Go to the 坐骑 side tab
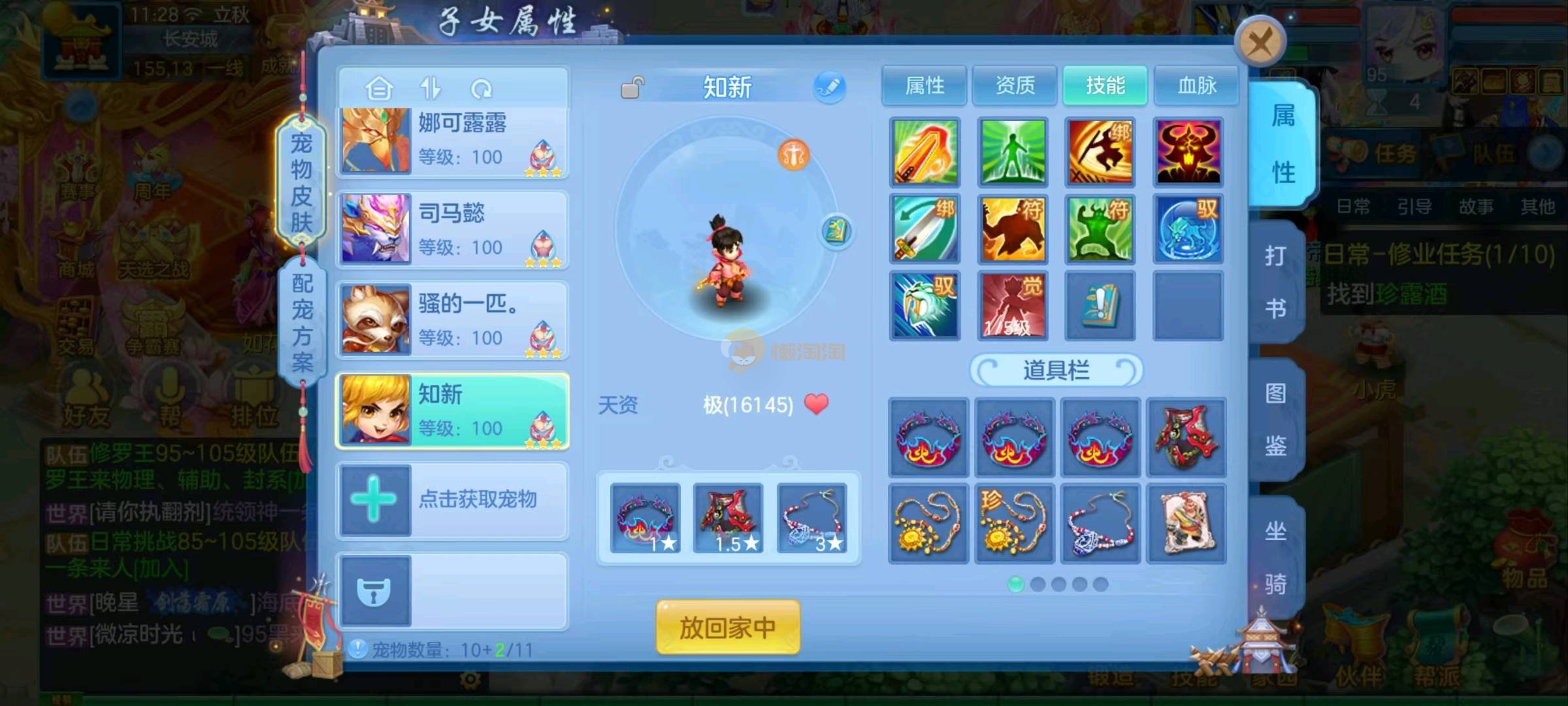The width and height of the screenshot is (1568, 706). point(1275,557)
